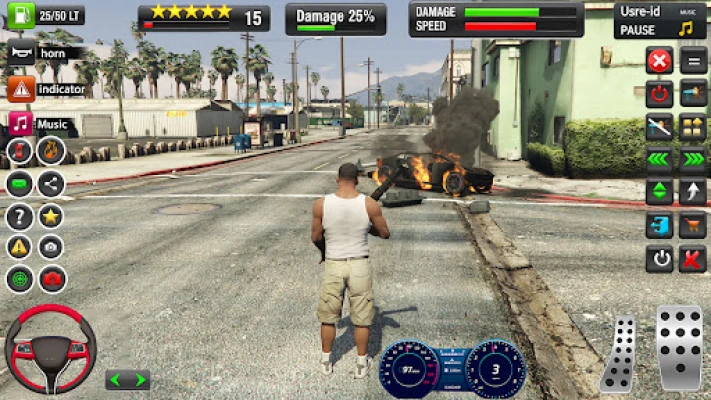Viewport: 711px width, 400px height.
Task: Click the red steering wheel
Action: point(50,348)
